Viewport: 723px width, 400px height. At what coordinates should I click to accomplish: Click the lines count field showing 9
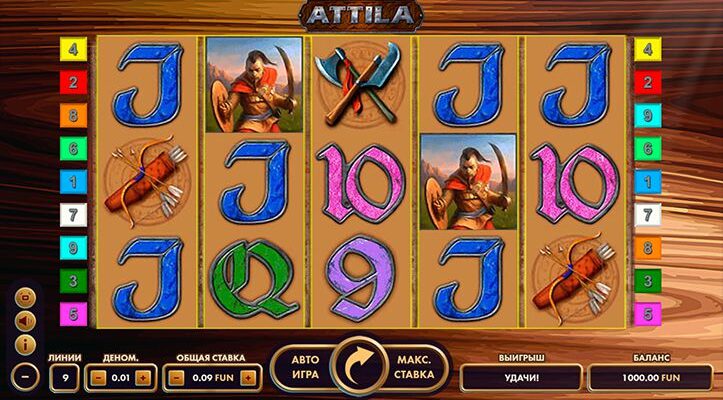64,377
